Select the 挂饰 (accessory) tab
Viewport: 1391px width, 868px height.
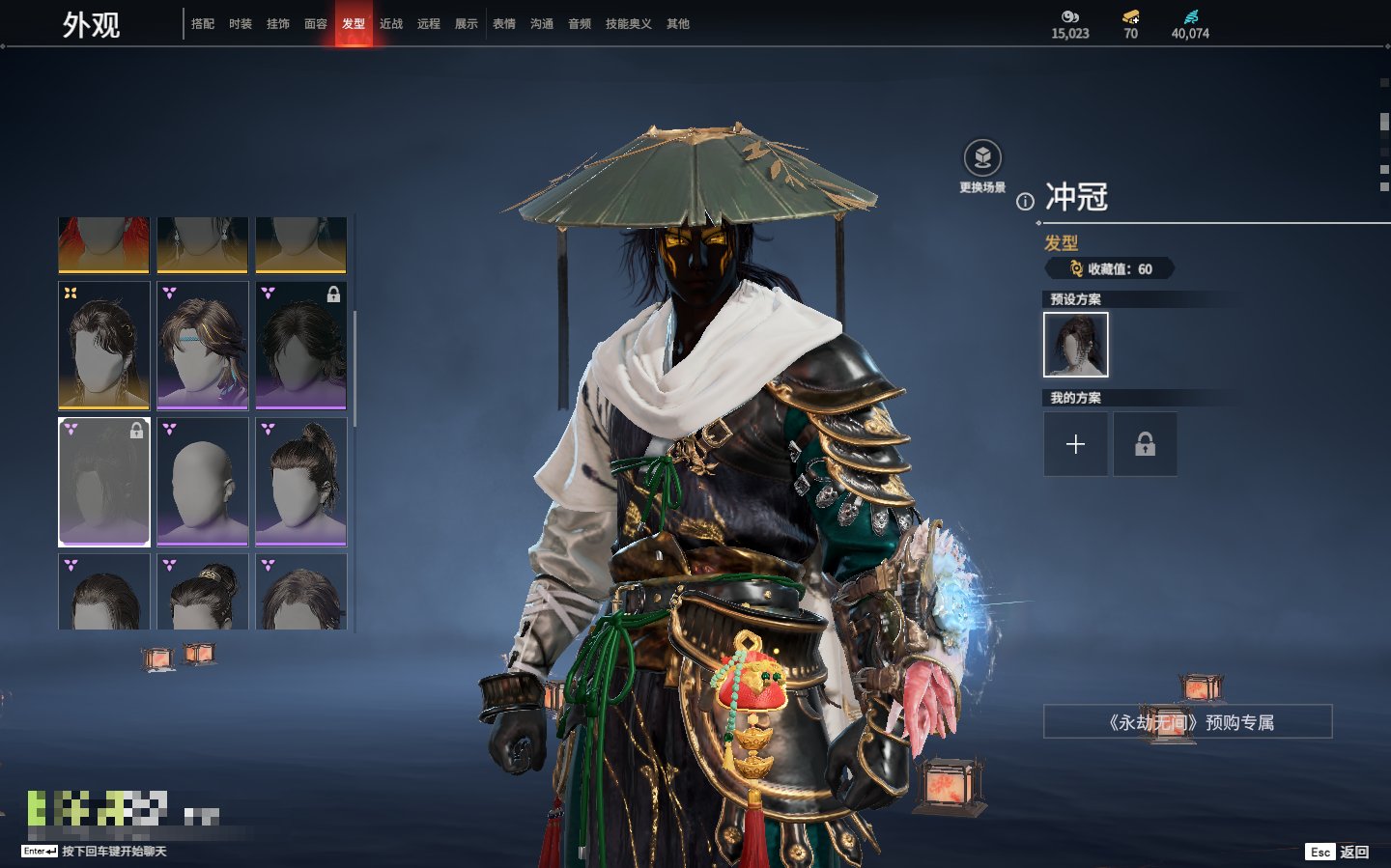278,24
